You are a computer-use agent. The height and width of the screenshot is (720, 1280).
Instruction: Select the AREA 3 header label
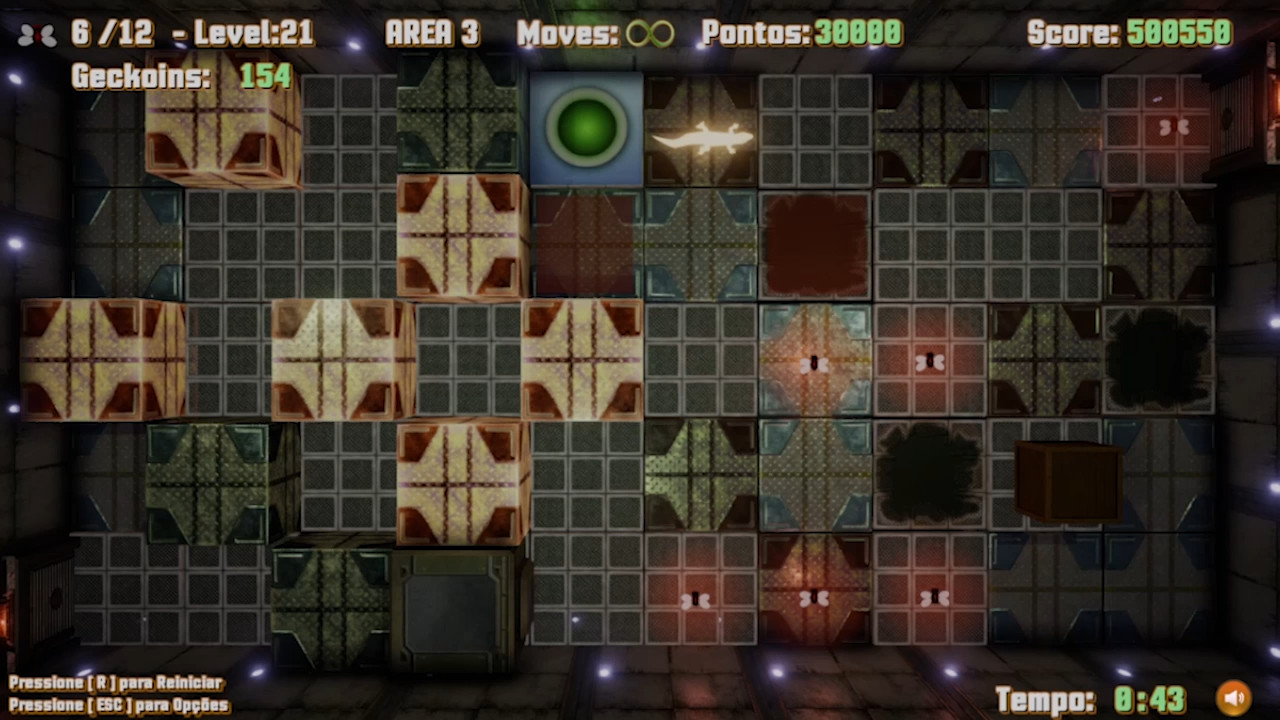(x=432, y=33)
